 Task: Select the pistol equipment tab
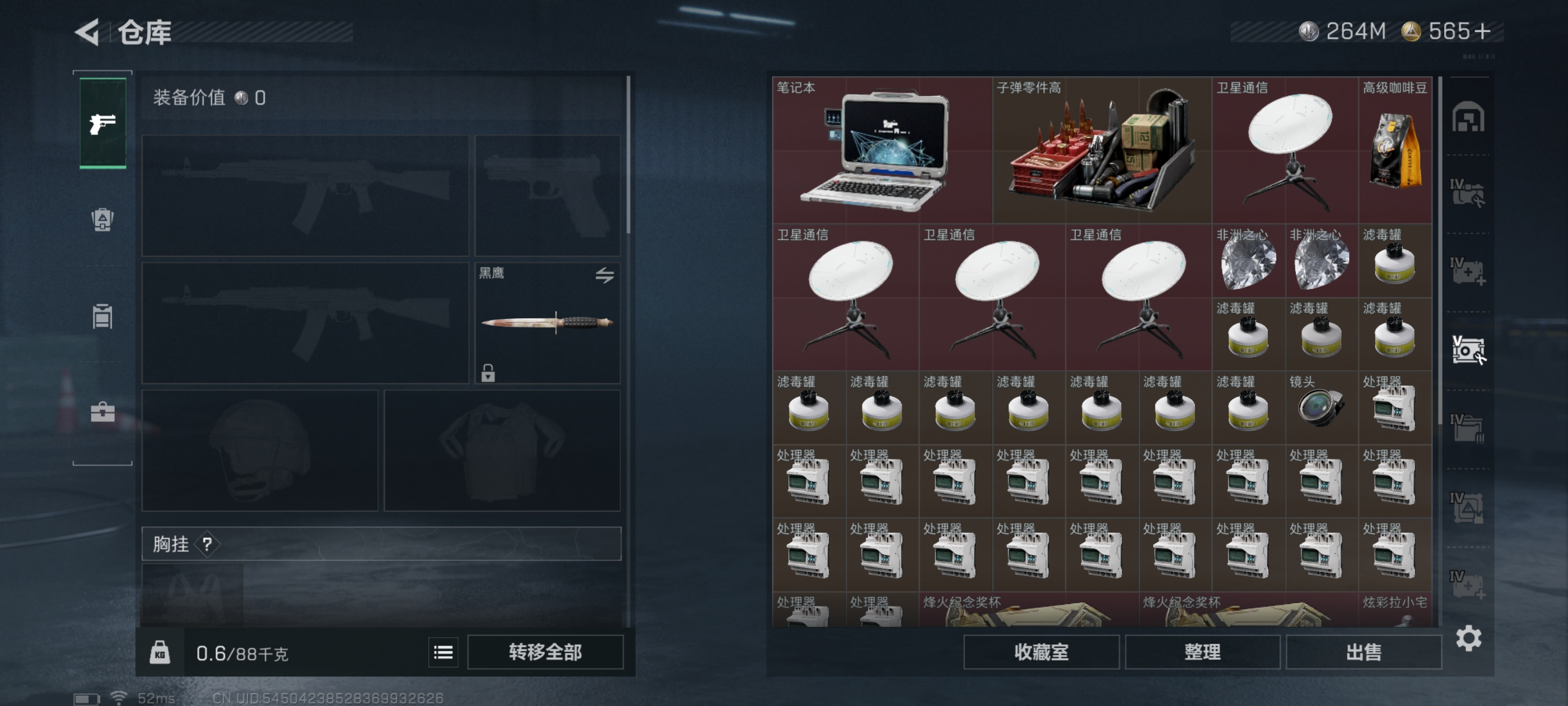(x=103, y=124)
